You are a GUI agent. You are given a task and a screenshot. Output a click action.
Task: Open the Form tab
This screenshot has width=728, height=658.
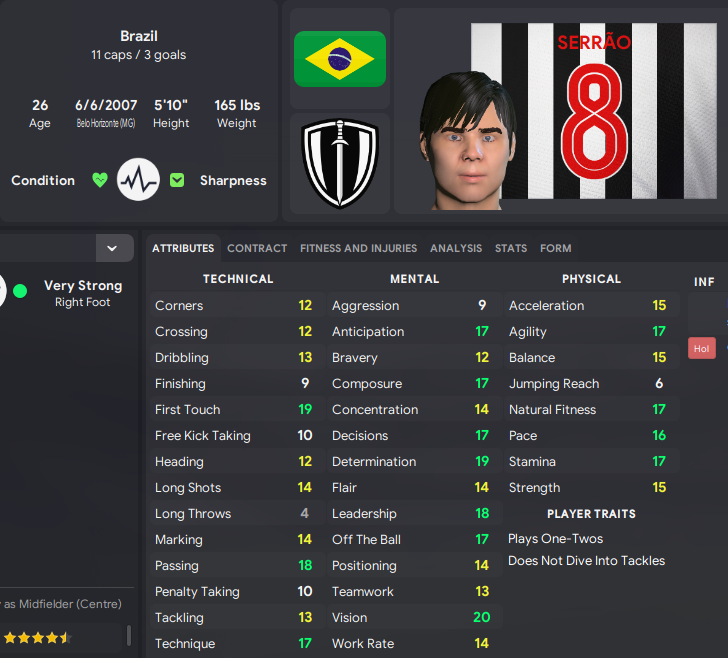(556, 248)
